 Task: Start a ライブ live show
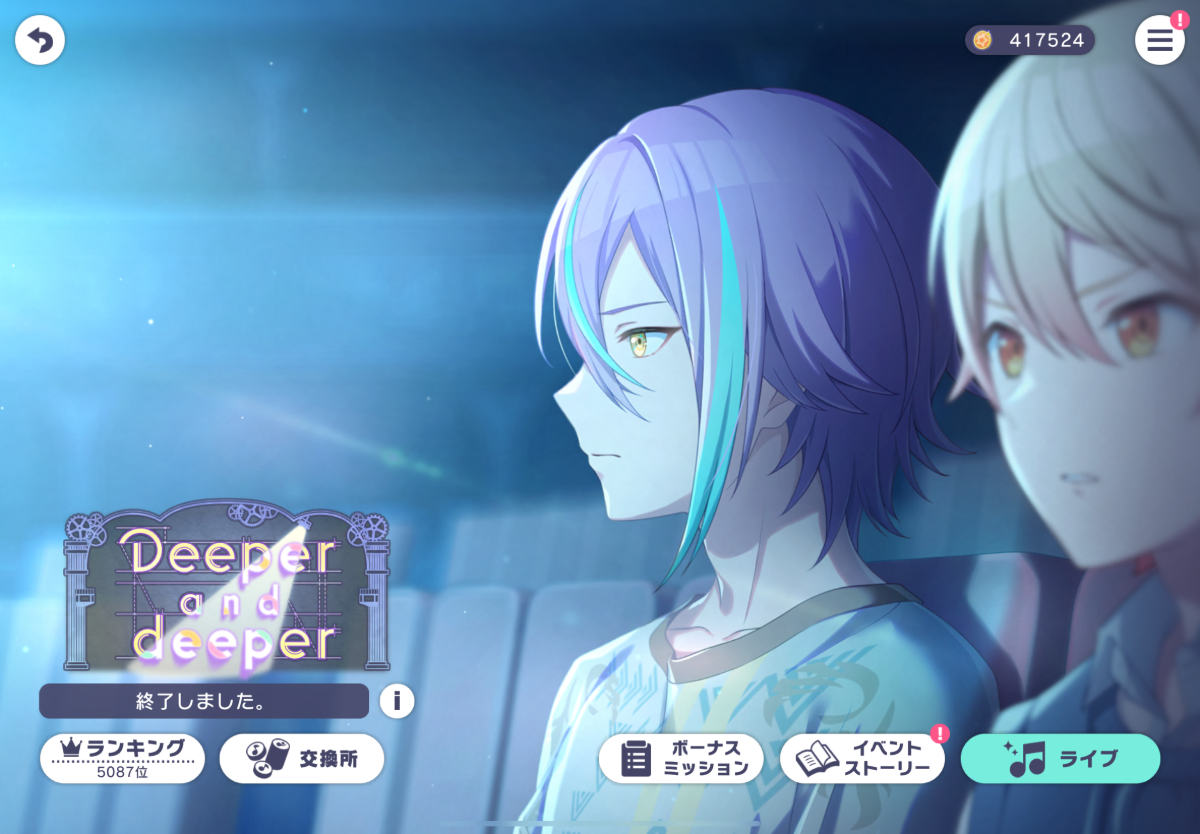(x=1060, y=759)
